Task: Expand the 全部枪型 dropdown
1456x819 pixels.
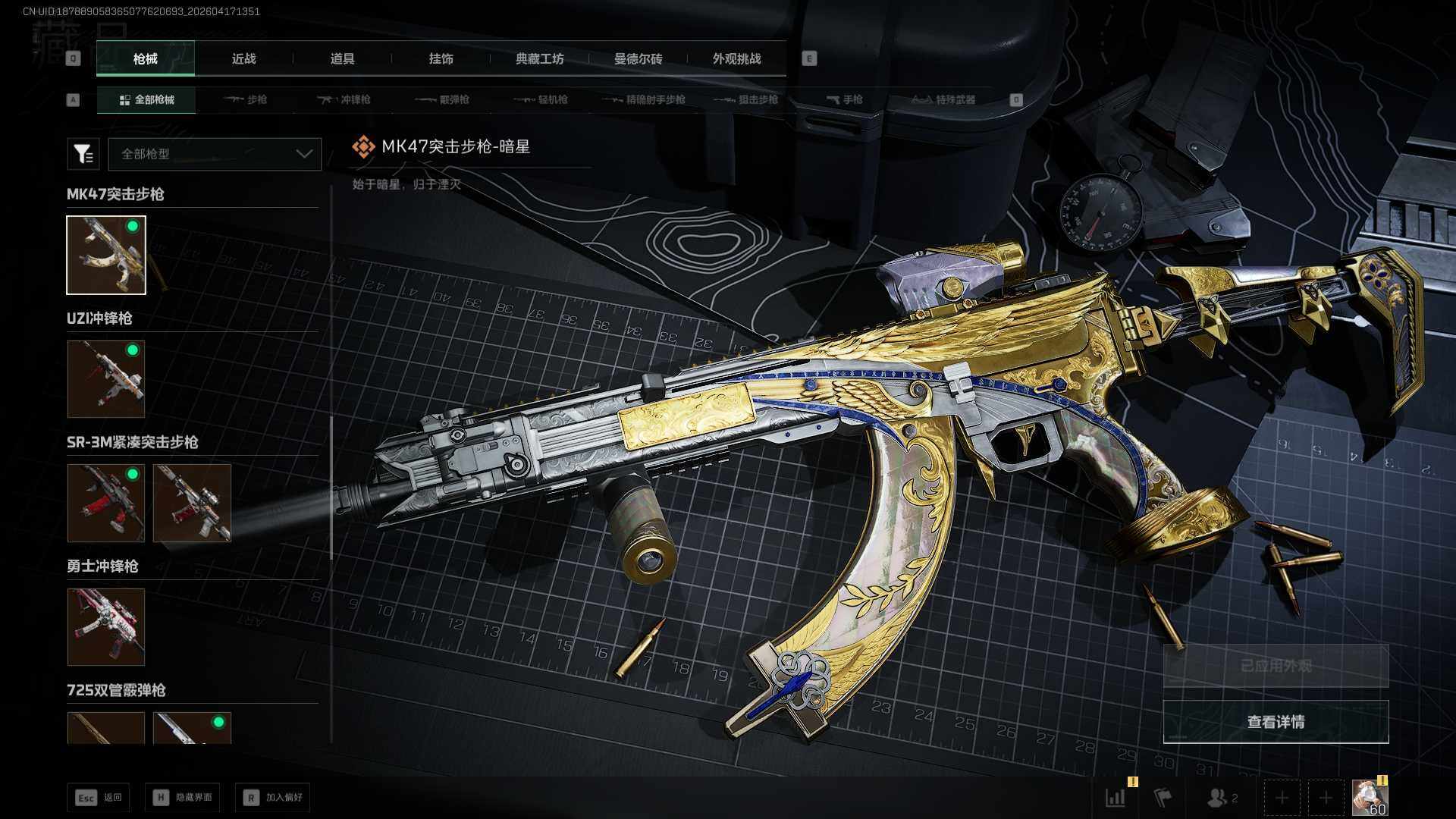Action: pos(215,154)
